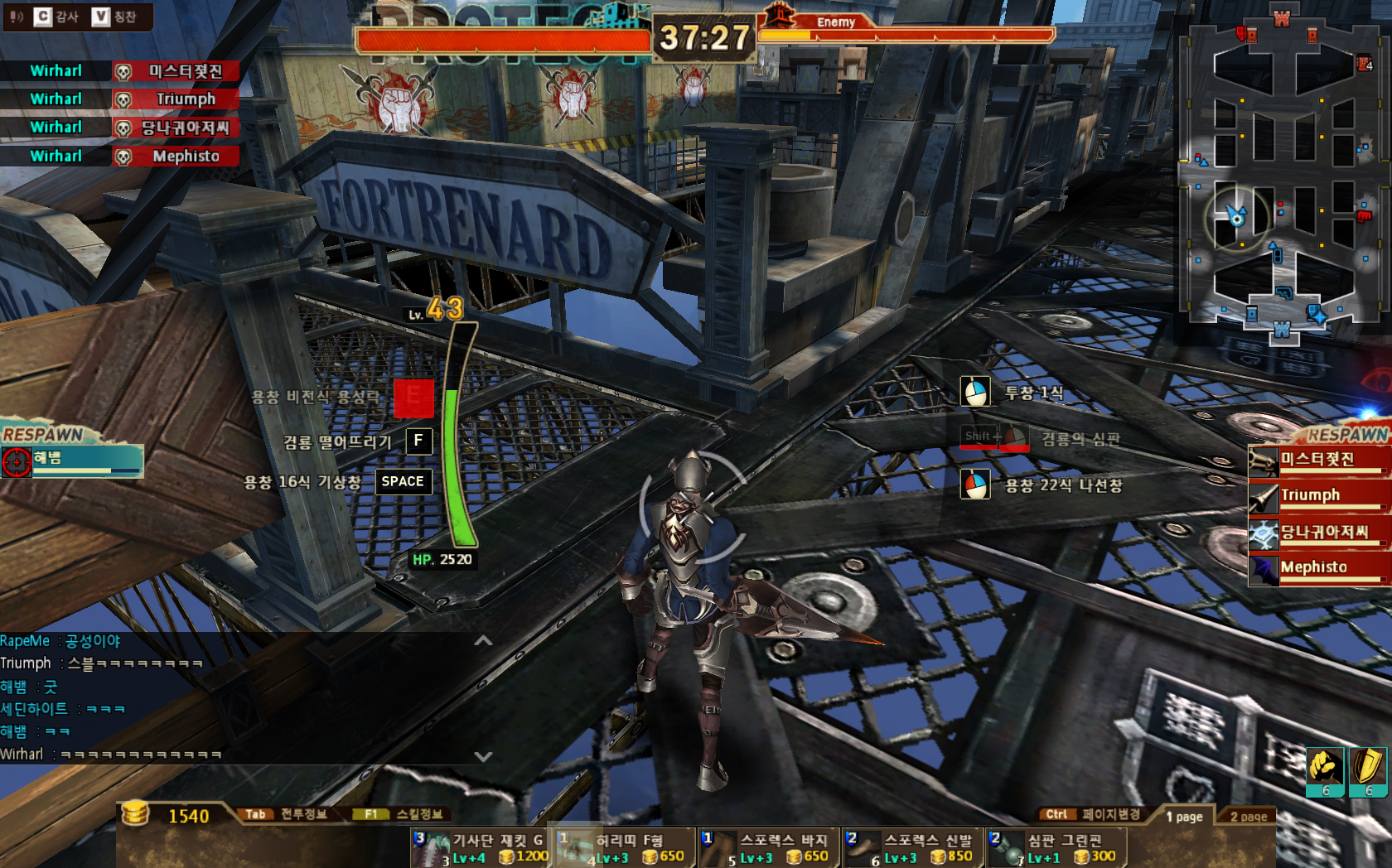This screenshot has width=1392, height=868.
Task: Click the speaker icon at top left
Action: tap(17, 17)
